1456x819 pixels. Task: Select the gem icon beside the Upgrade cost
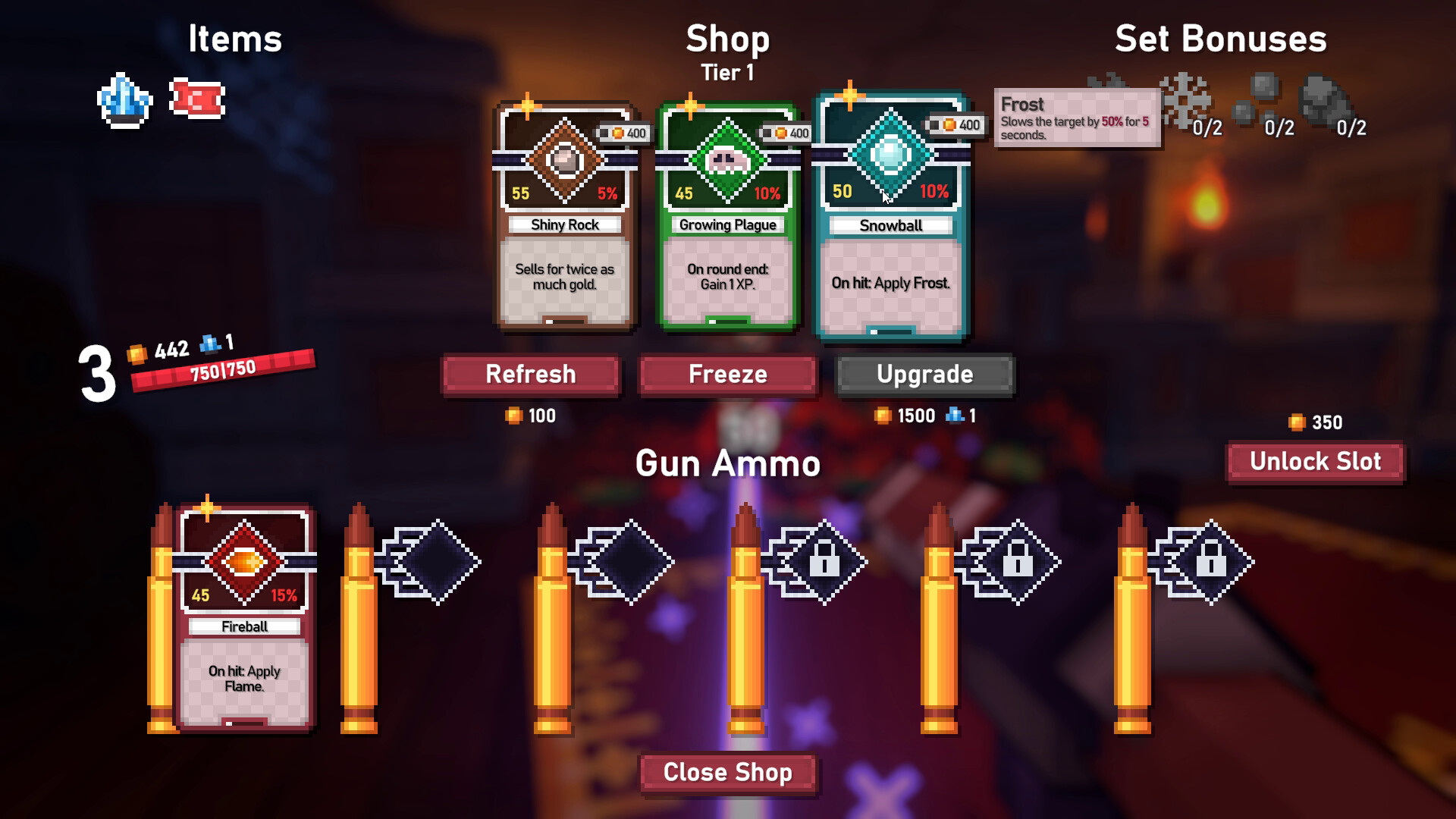click(954, 416)
